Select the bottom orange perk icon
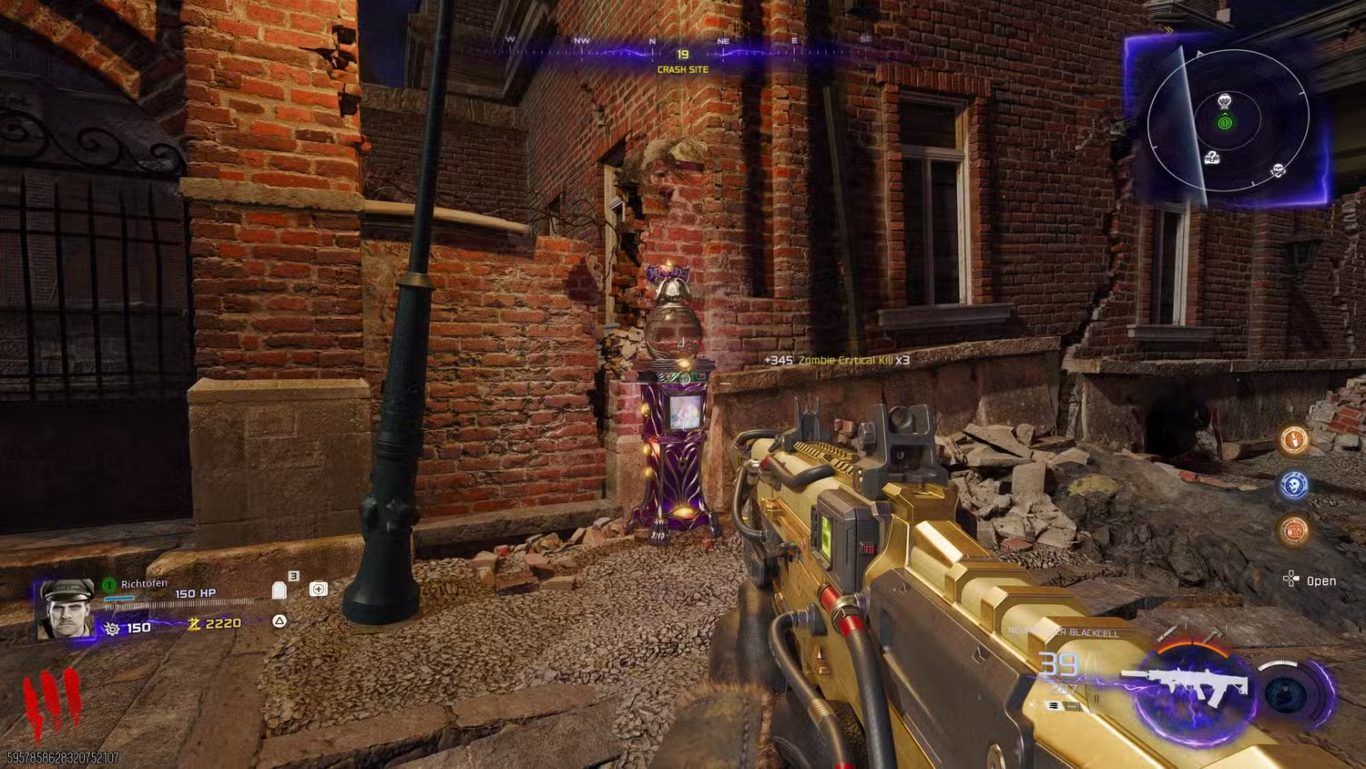Viewport: 1366px width, 769px height. coord(1294,530)
